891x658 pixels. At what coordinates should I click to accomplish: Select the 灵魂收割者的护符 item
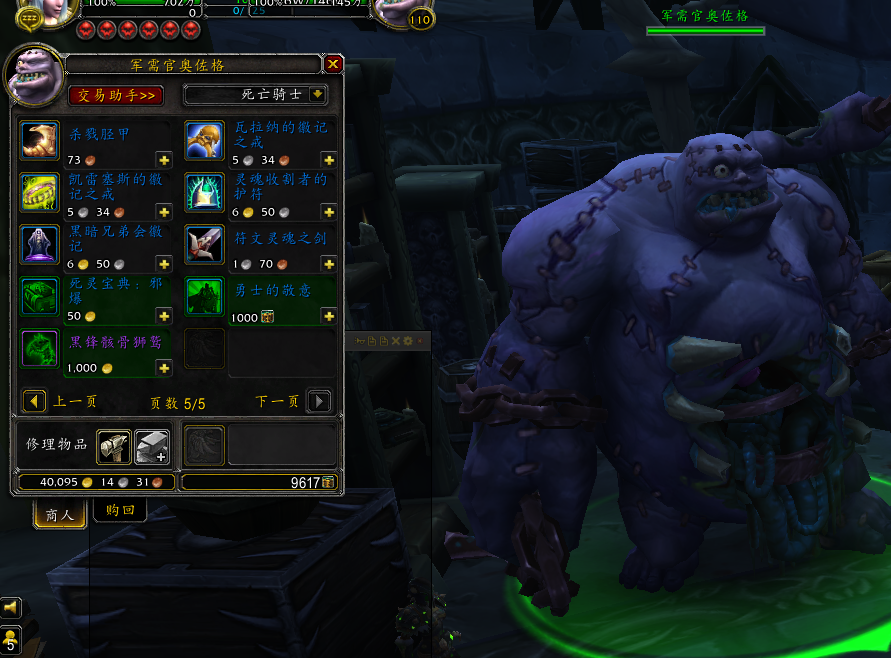(x=204, y=193)
